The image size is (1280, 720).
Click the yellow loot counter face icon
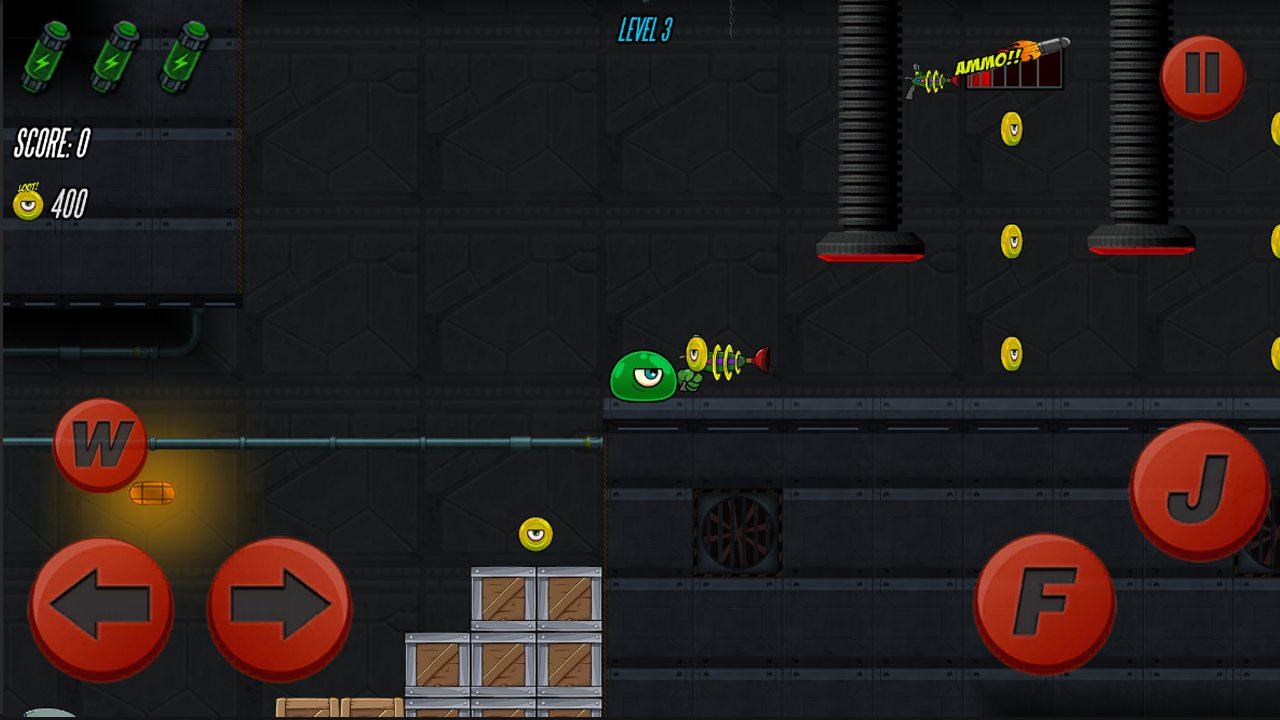(x=26, y=205)
